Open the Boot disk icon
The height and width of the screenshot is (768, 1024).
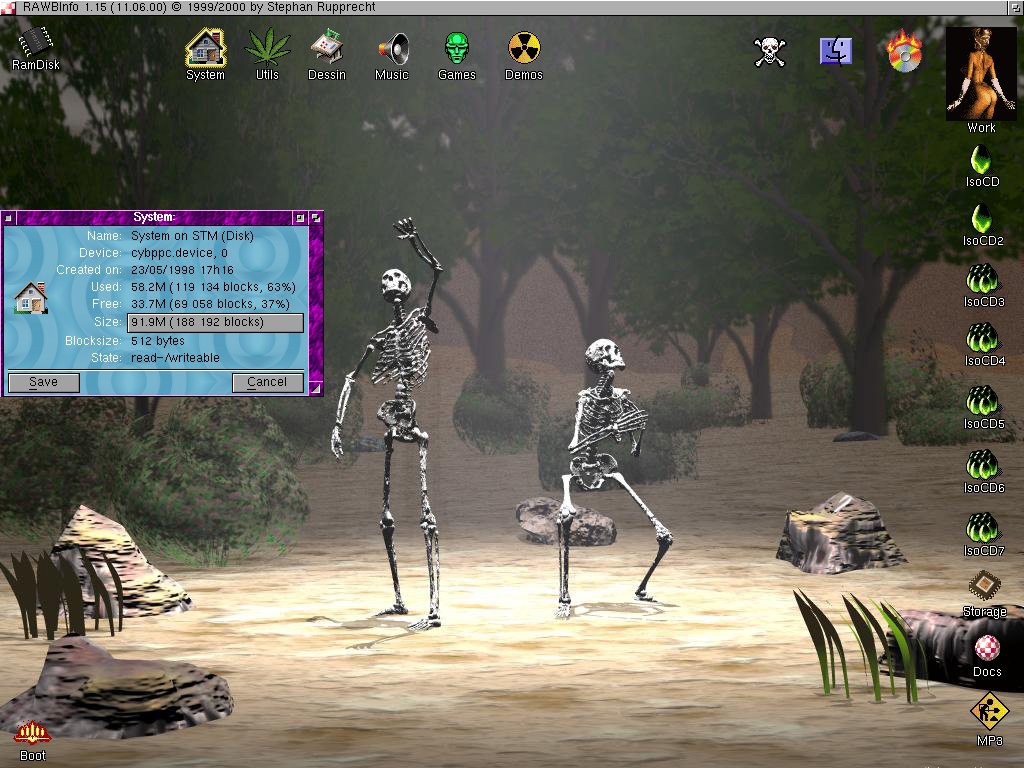33,733
